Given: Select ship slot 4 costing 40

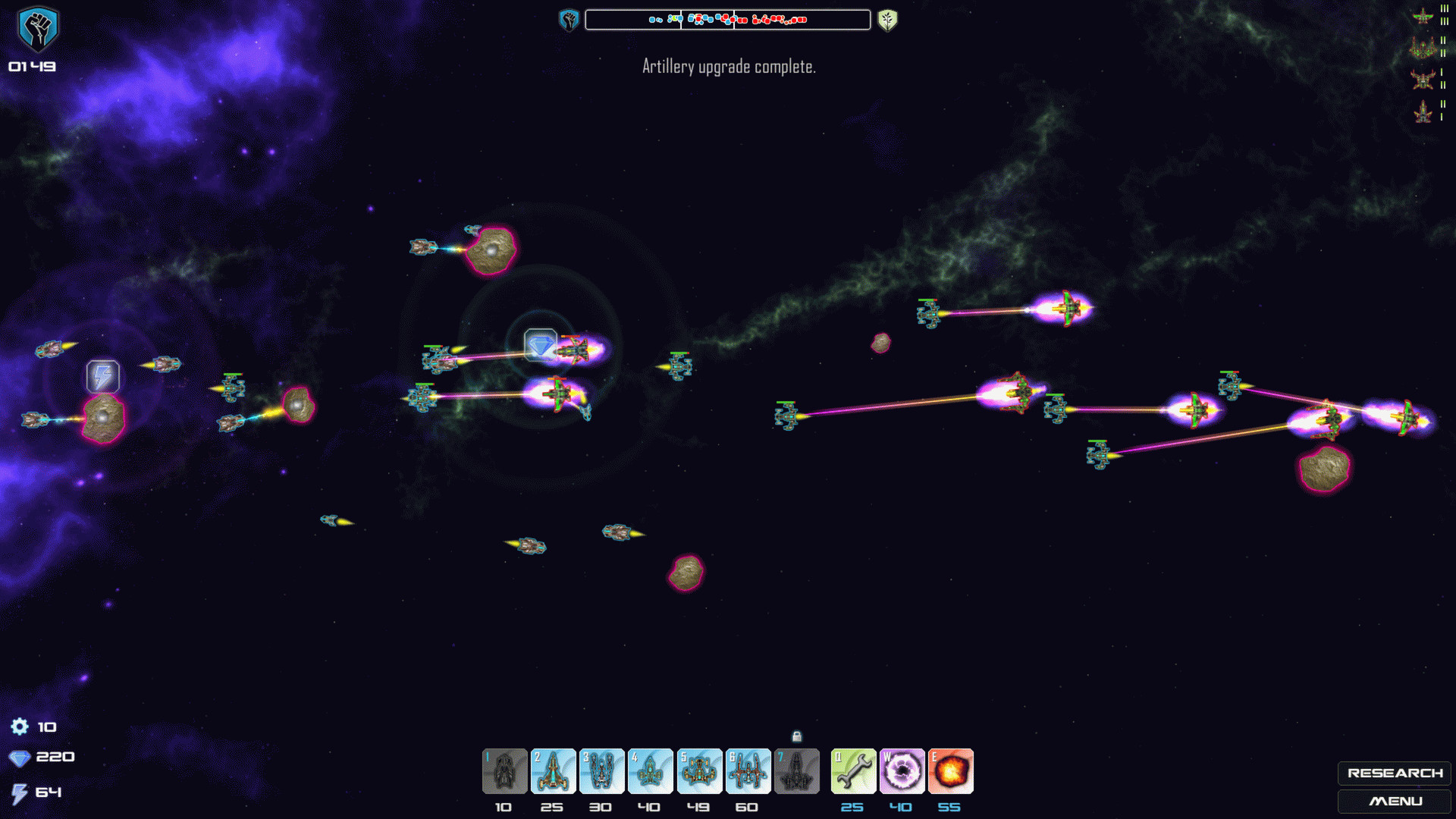Looking at the screenshot, I should click(650, 771).
